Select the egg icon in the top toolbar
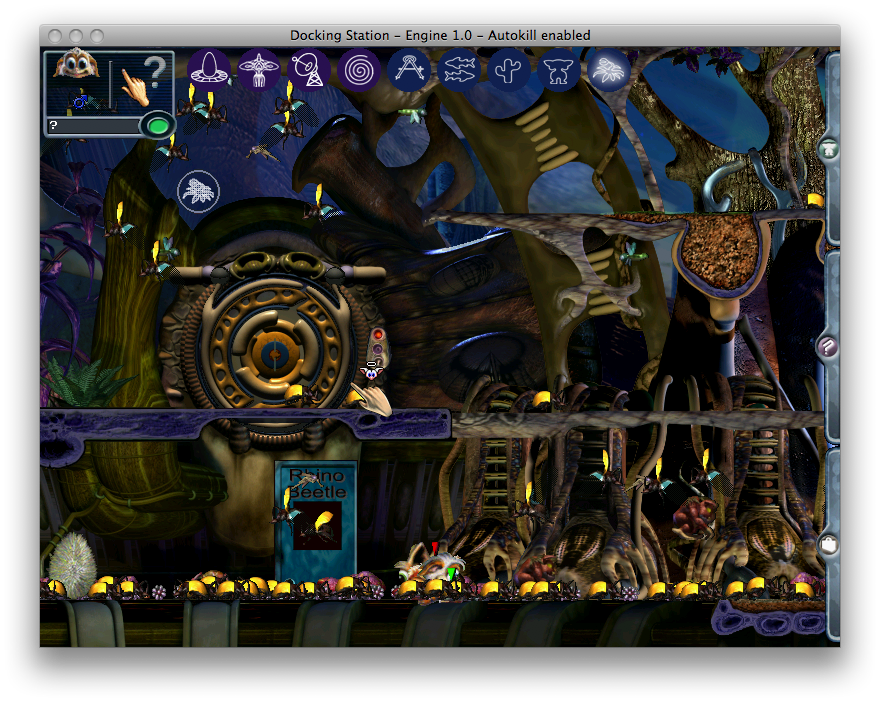 (209, 70)
